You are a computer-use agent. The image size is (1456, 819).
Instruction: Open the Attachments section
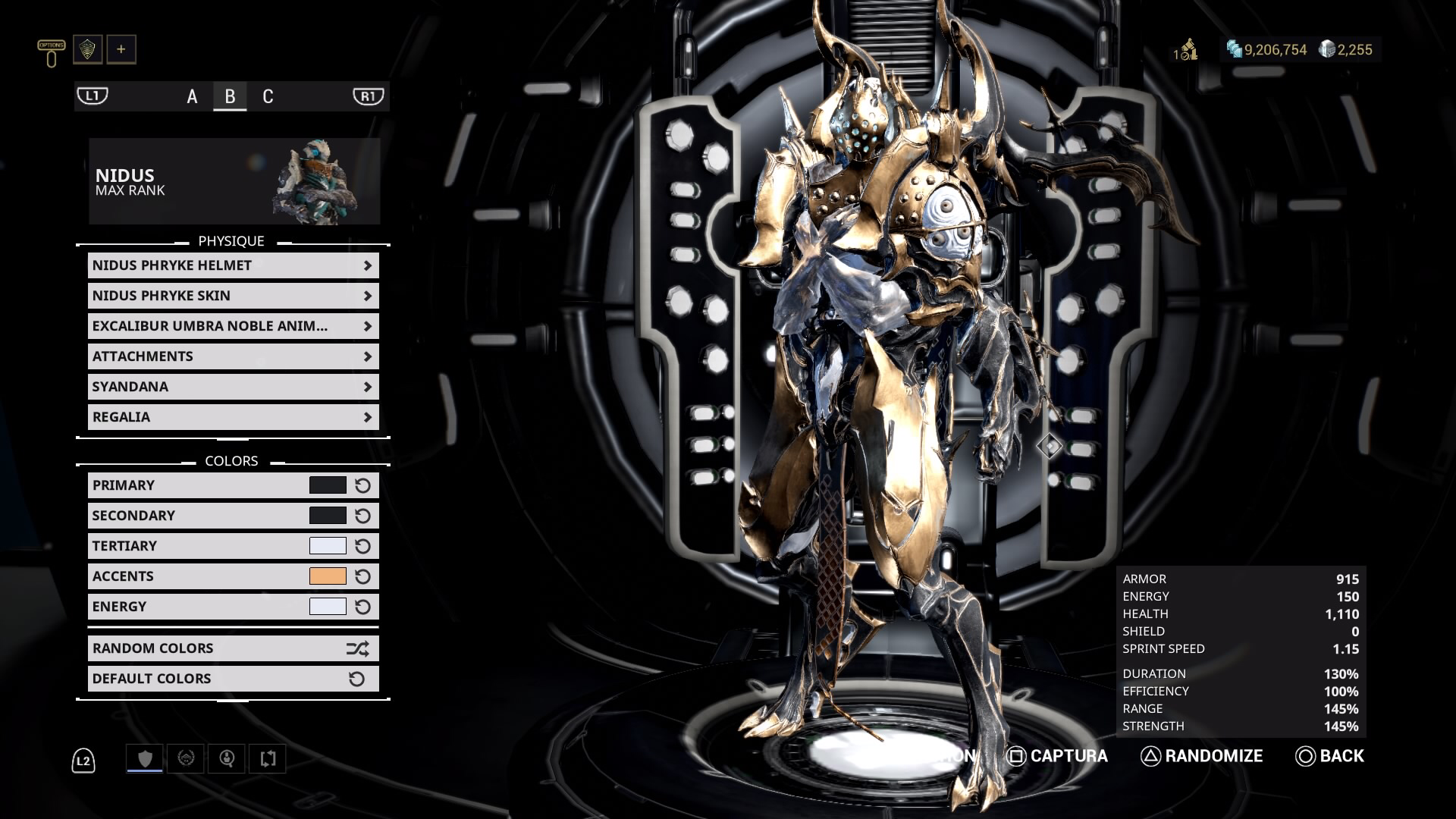click(x=232, y=356)
